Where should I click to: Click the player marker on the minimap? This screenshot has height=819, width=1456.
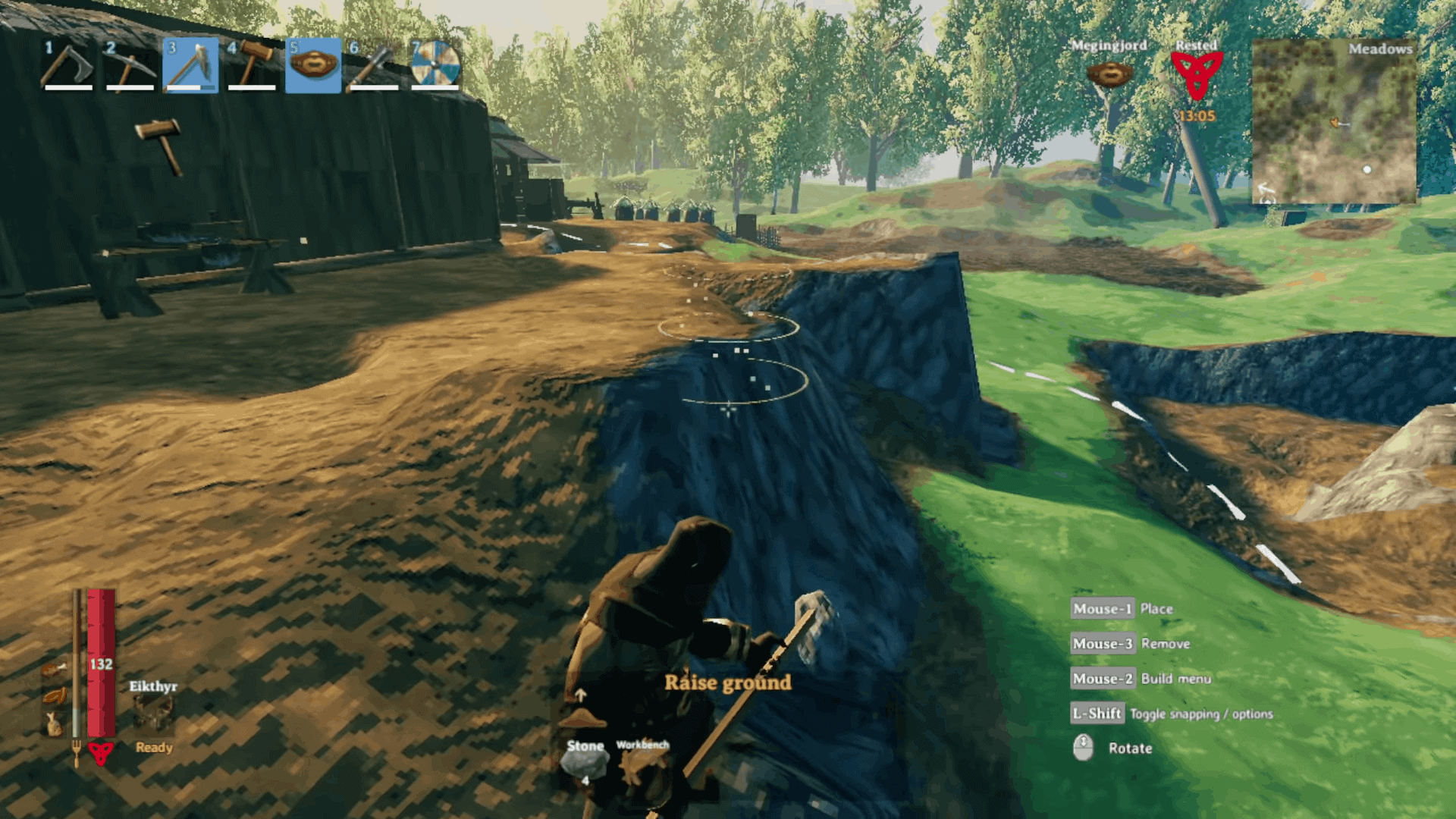click(1333, 121)
